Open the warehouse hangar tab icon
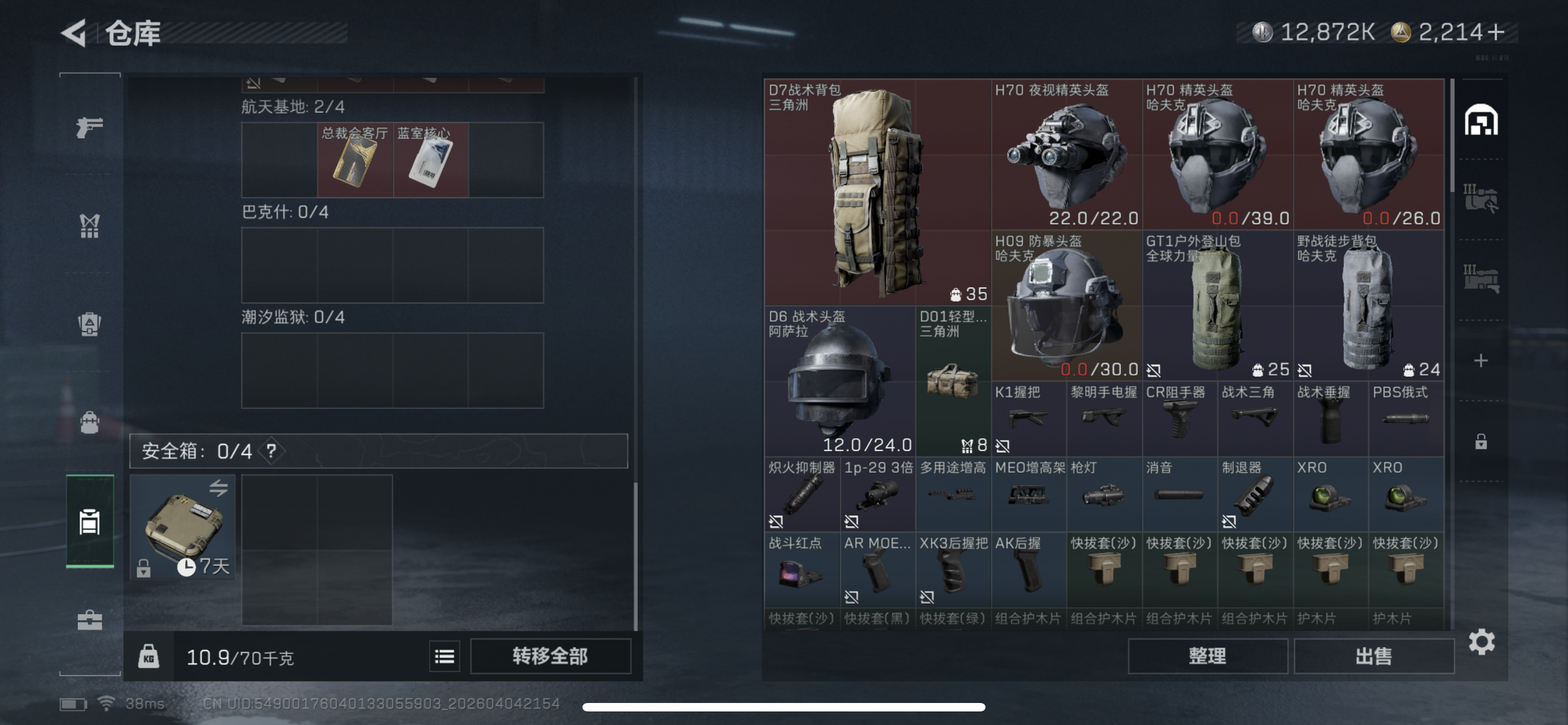This screenshot has width=1568, height=725. 1482,119
